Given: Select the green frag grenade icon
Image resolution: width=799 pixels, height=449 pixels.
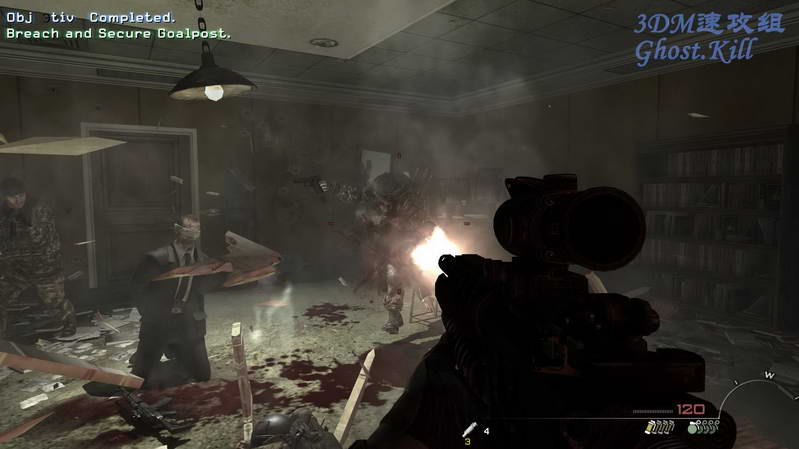Looking at the screenshot, I should [x=693, y=429].
